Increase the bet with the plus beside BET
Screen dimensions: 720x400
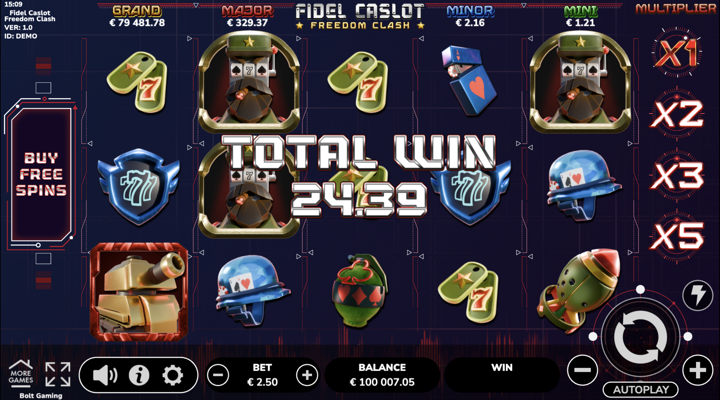point(307,375)
